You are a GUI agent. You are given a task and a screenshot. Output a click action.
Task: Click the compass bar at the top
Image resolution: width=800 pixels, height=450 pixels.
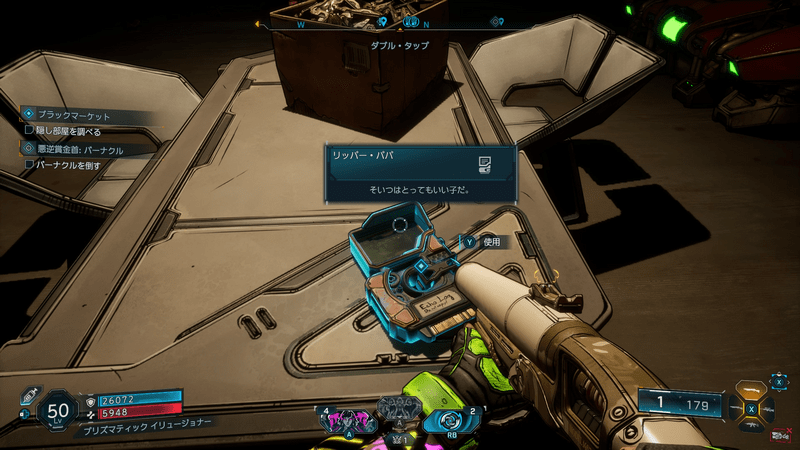click(x=399, y=21)
